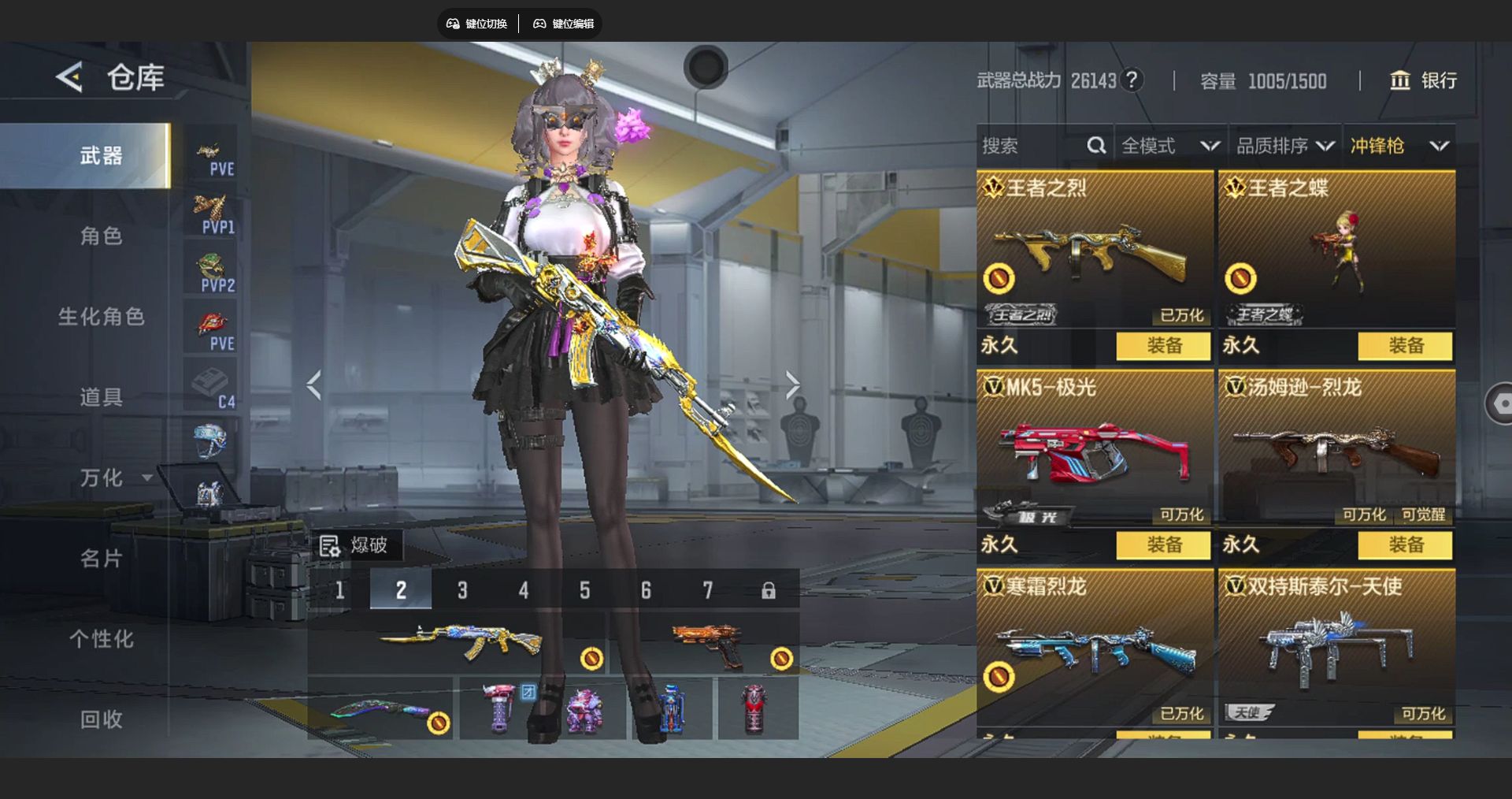Show the next character view arrow
Screen dimensions: 1512x799
click(792, 385)
